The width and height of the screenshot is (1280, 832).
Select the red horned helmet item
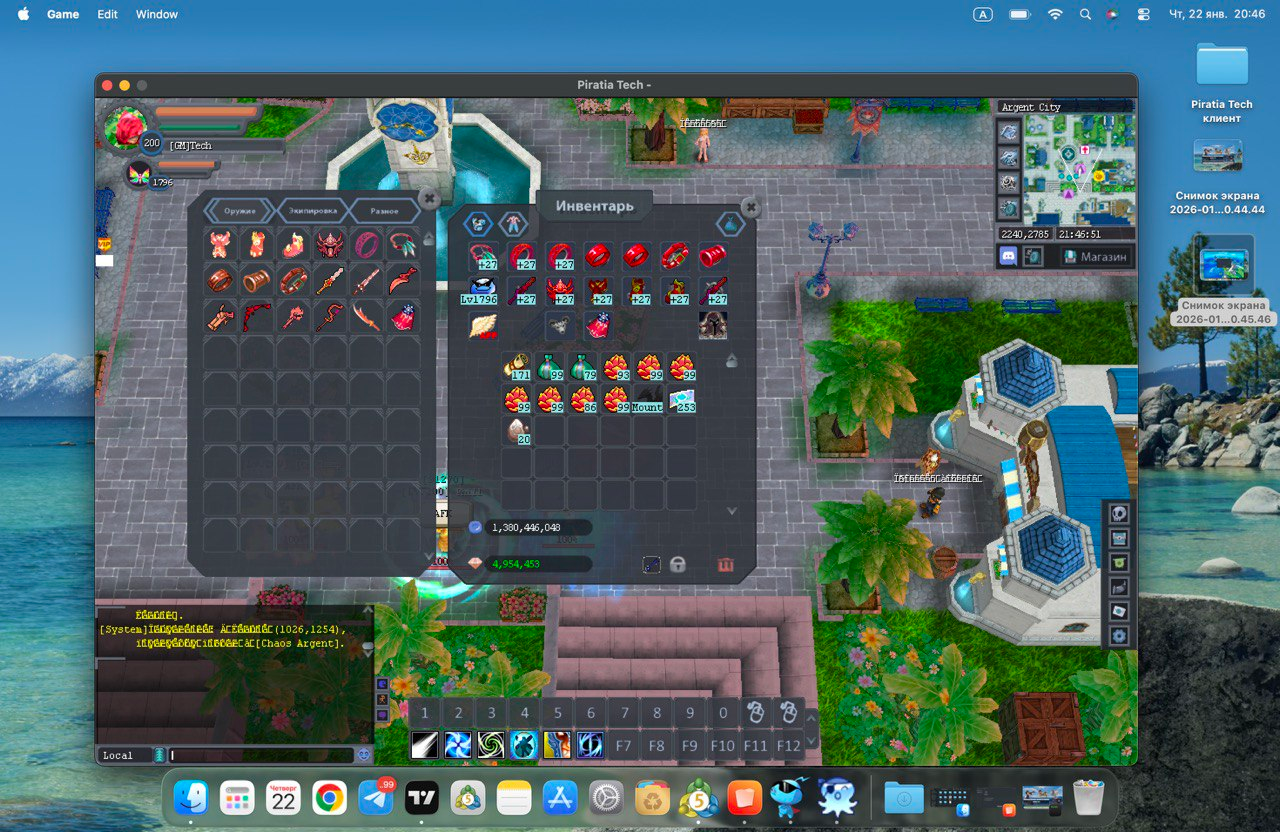coord(330,244)
